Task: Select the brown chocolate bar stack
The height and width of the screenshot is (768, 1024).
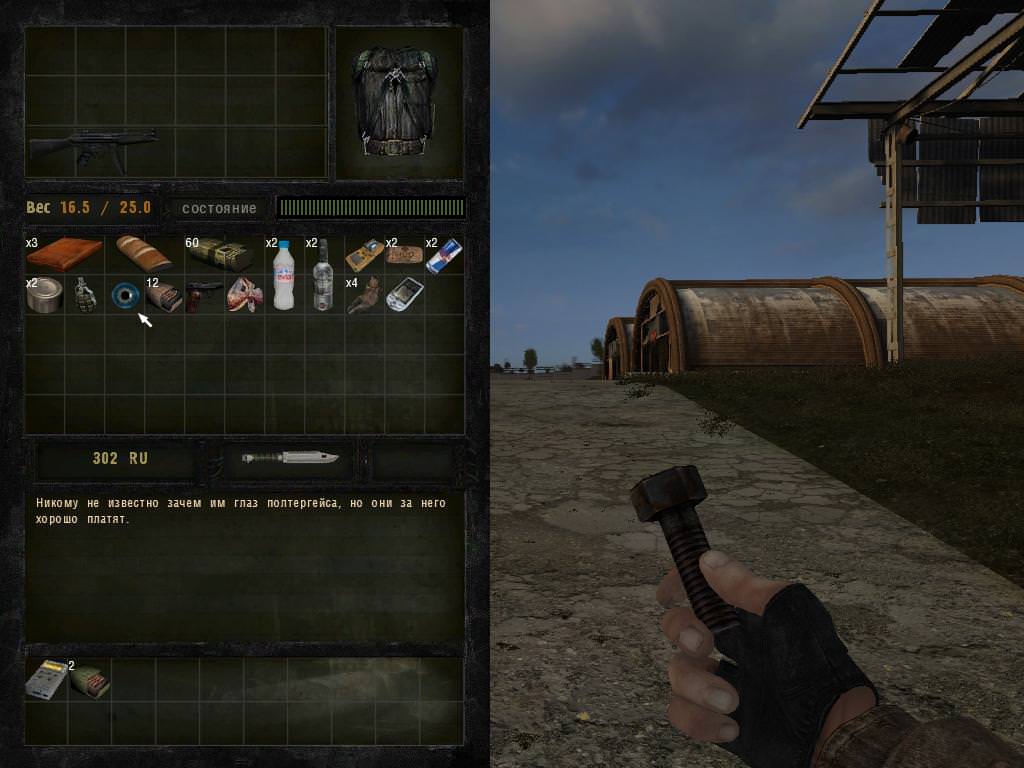Action: (x=64, y=254)
